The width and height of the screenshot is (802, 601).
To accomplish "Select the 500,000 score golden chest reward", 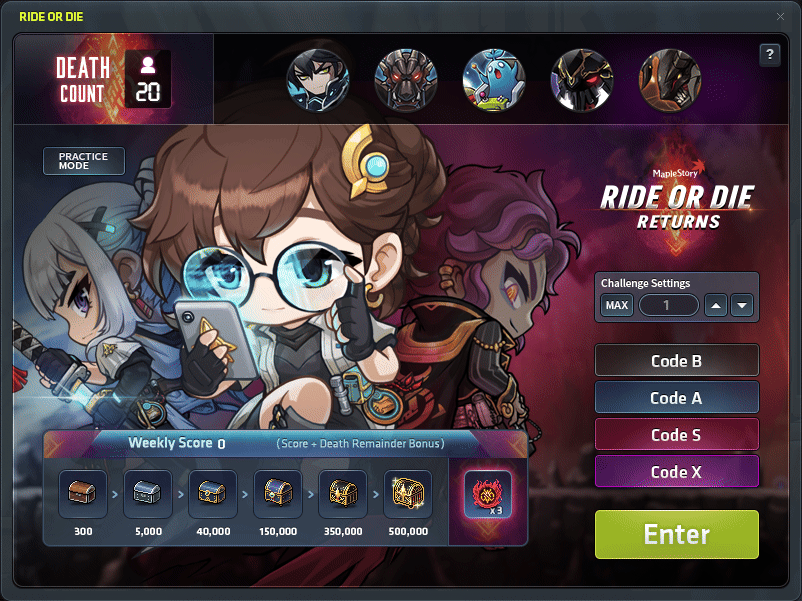I will 407,494.
